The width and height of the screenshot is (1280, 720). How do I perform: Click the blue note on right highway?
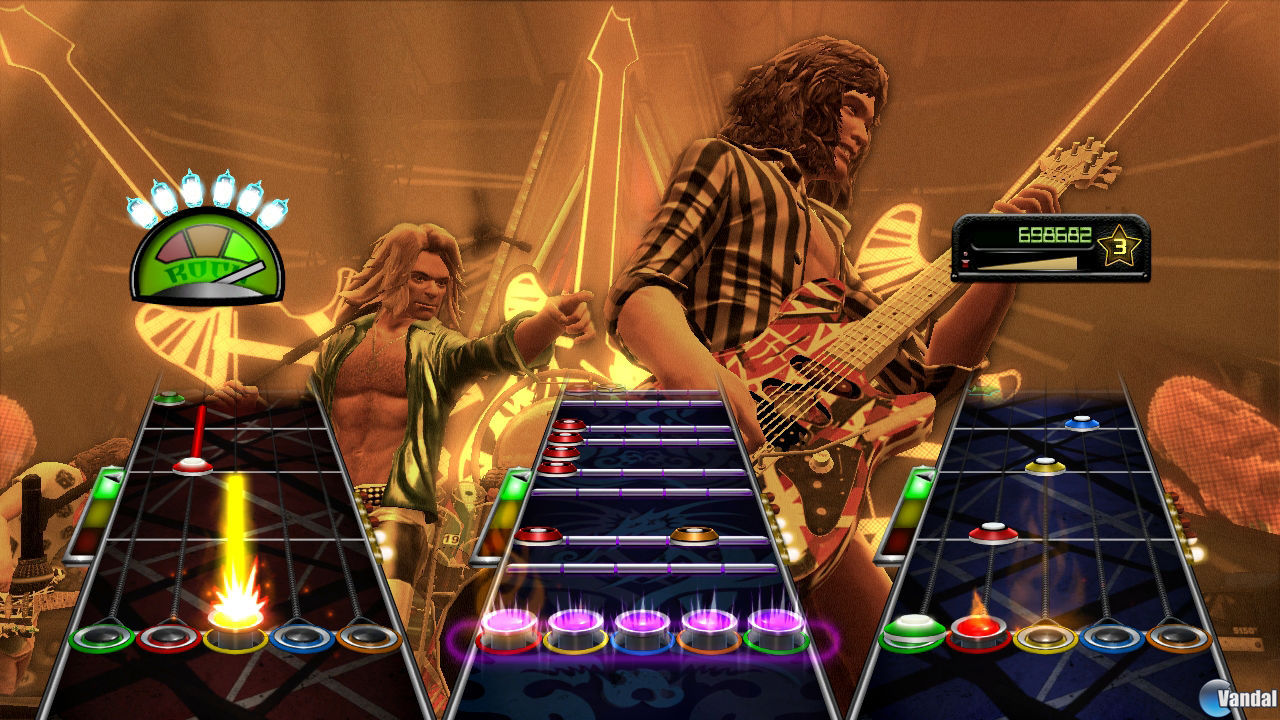(1083, 421)
